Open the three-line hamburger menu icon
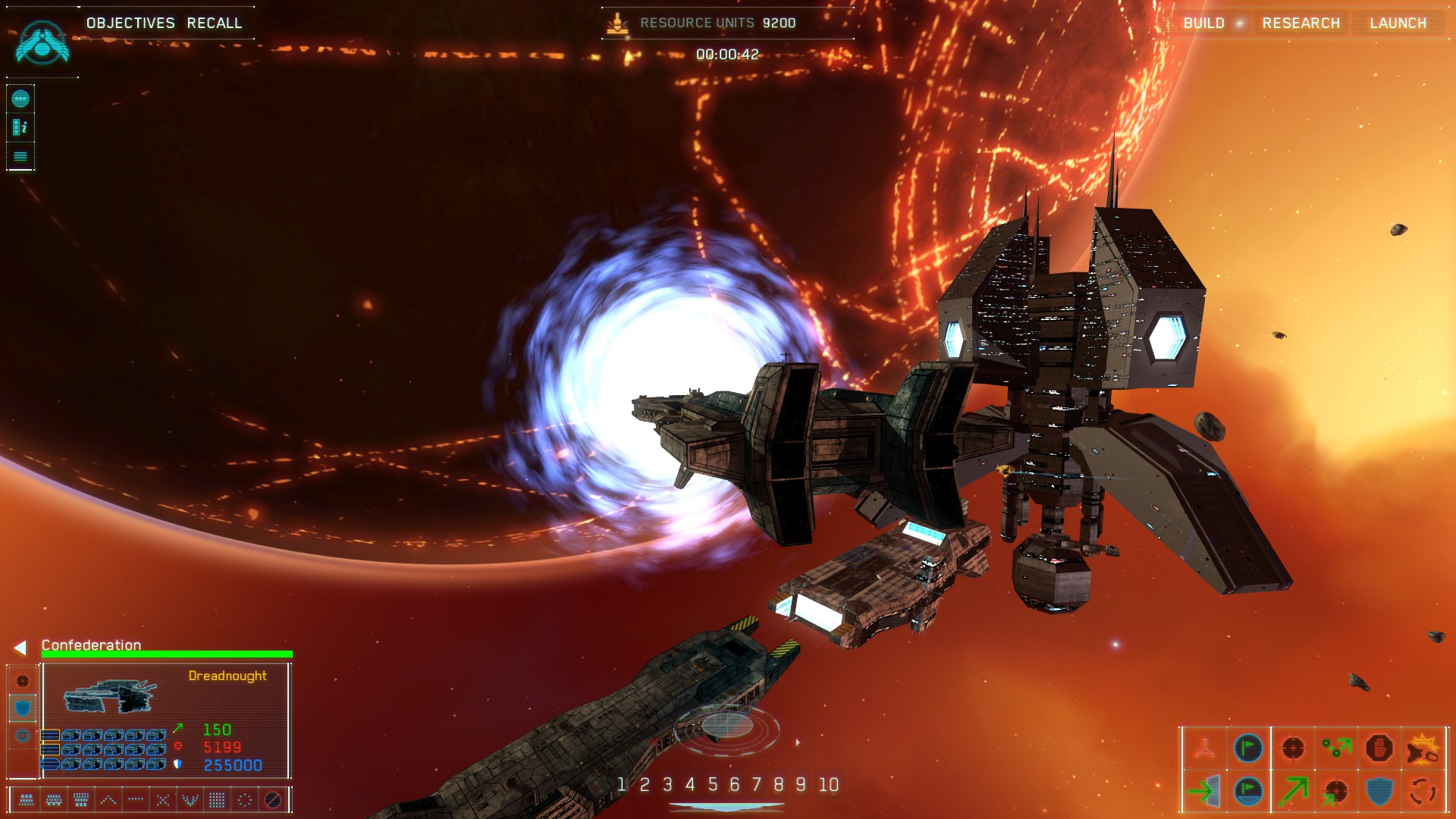This screenshot has width=1456, height=819. coord(20,156)
